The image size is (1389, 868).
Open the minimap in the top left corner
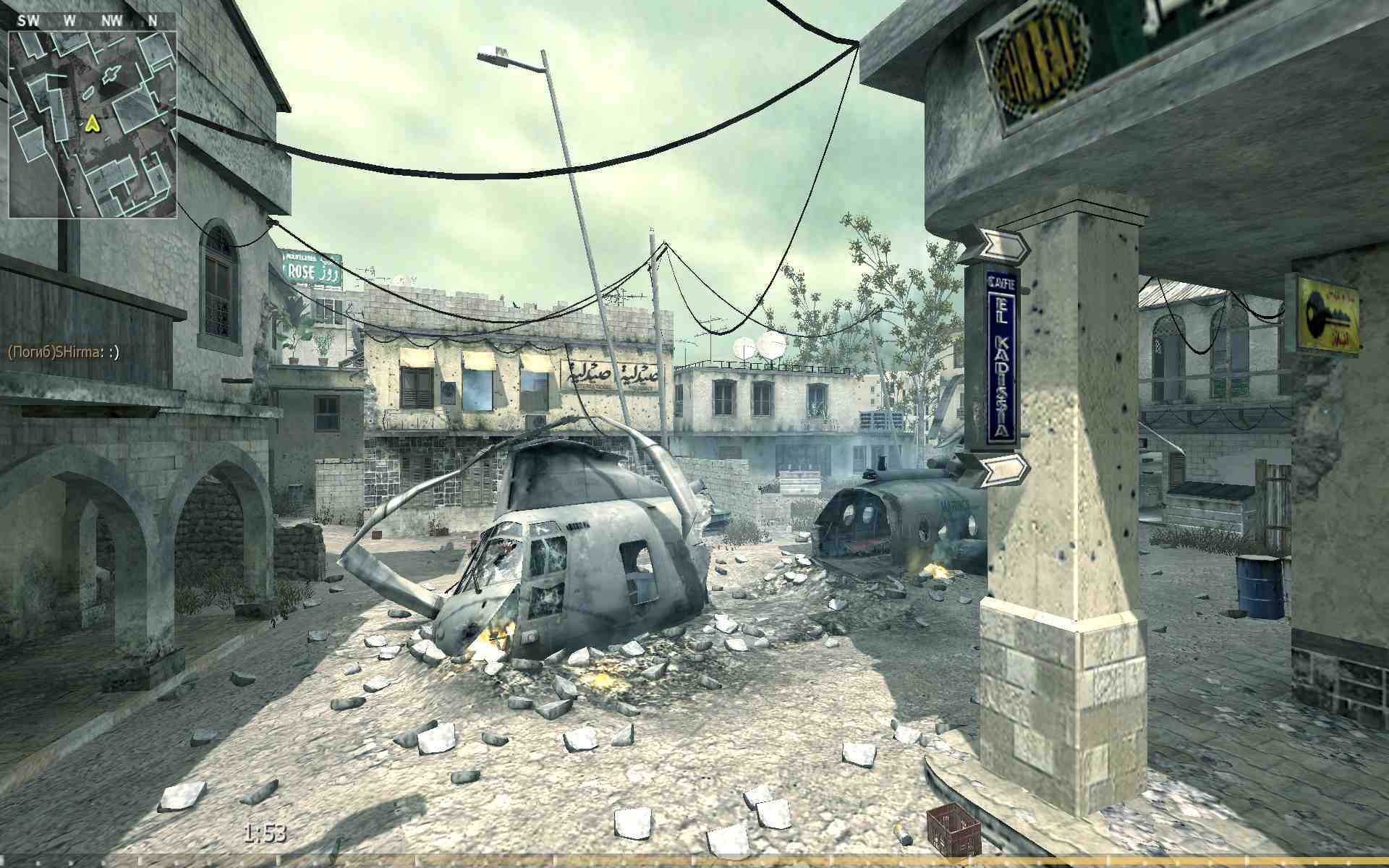pyautogui.click(x=94, y=116)
